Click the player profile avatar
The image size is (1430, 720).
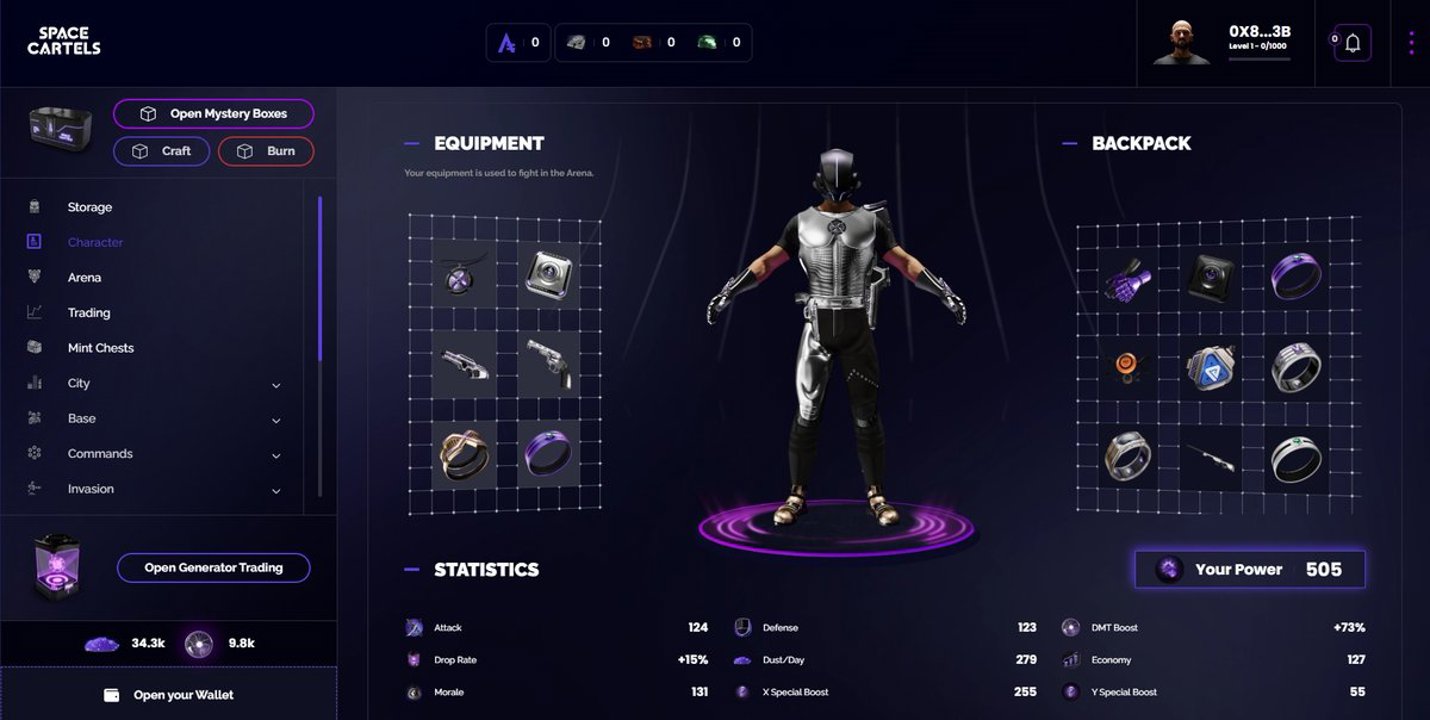coord(1182,43)
